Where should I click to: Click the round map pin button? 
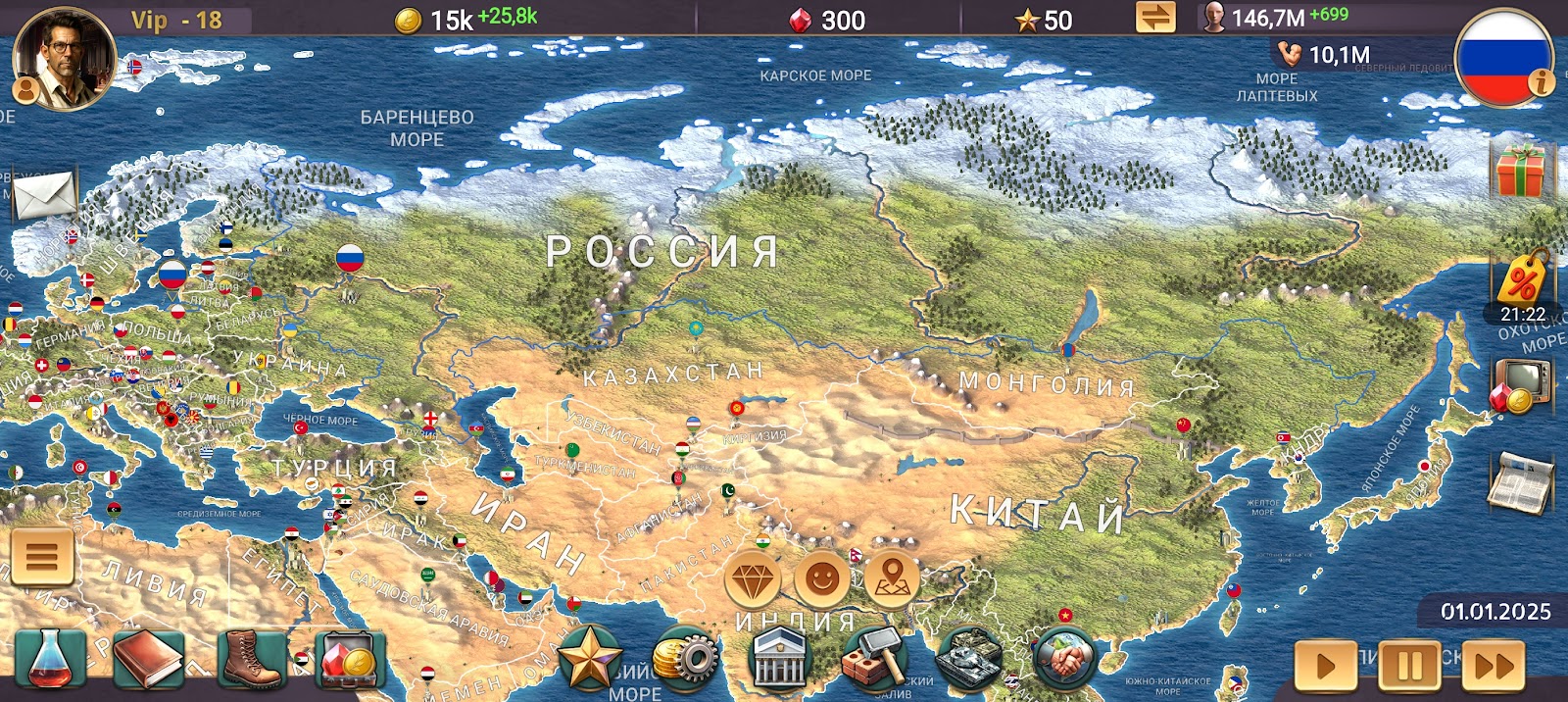(892, 580)
